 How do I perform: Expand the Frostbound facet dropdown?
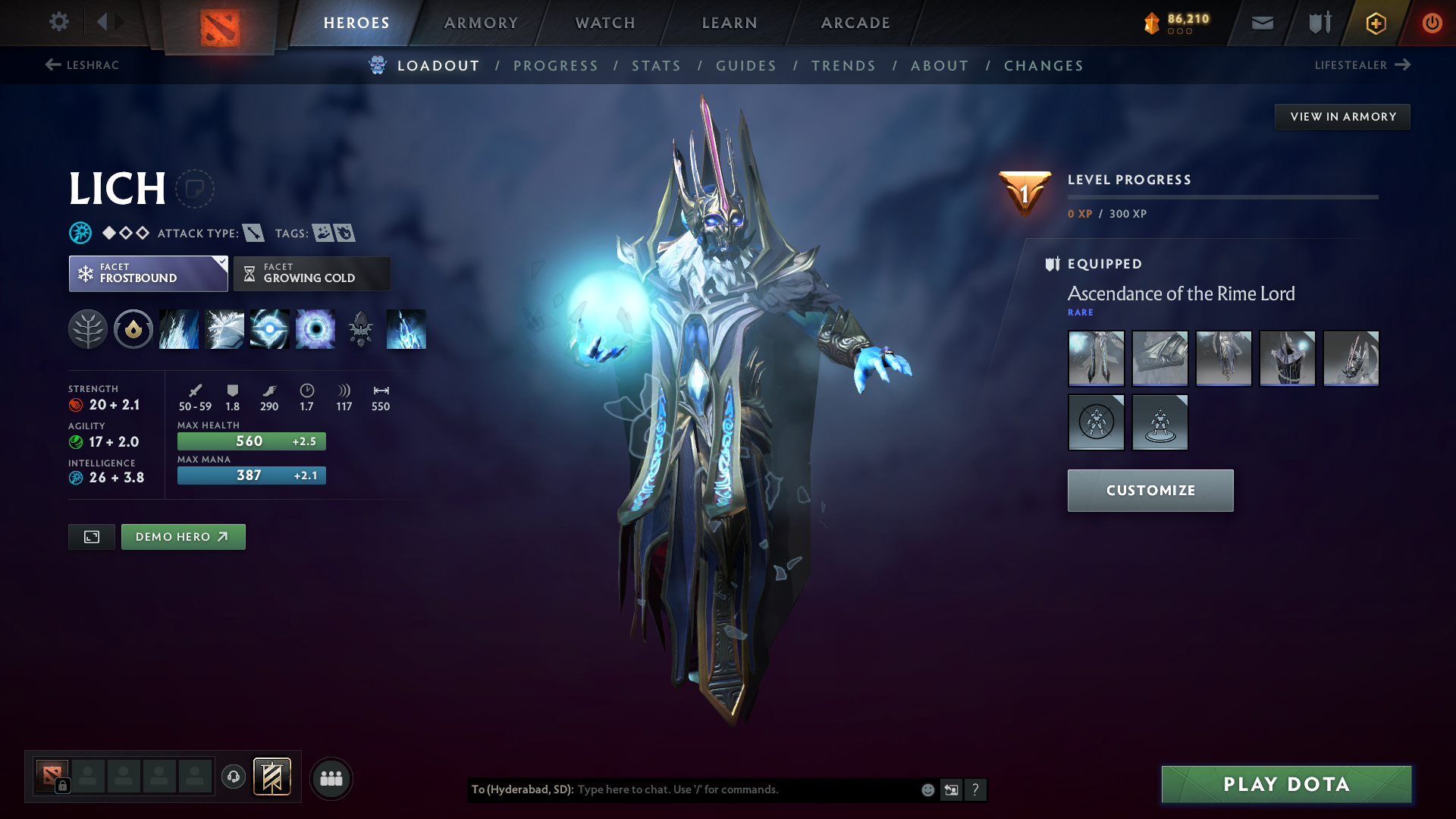220,263
